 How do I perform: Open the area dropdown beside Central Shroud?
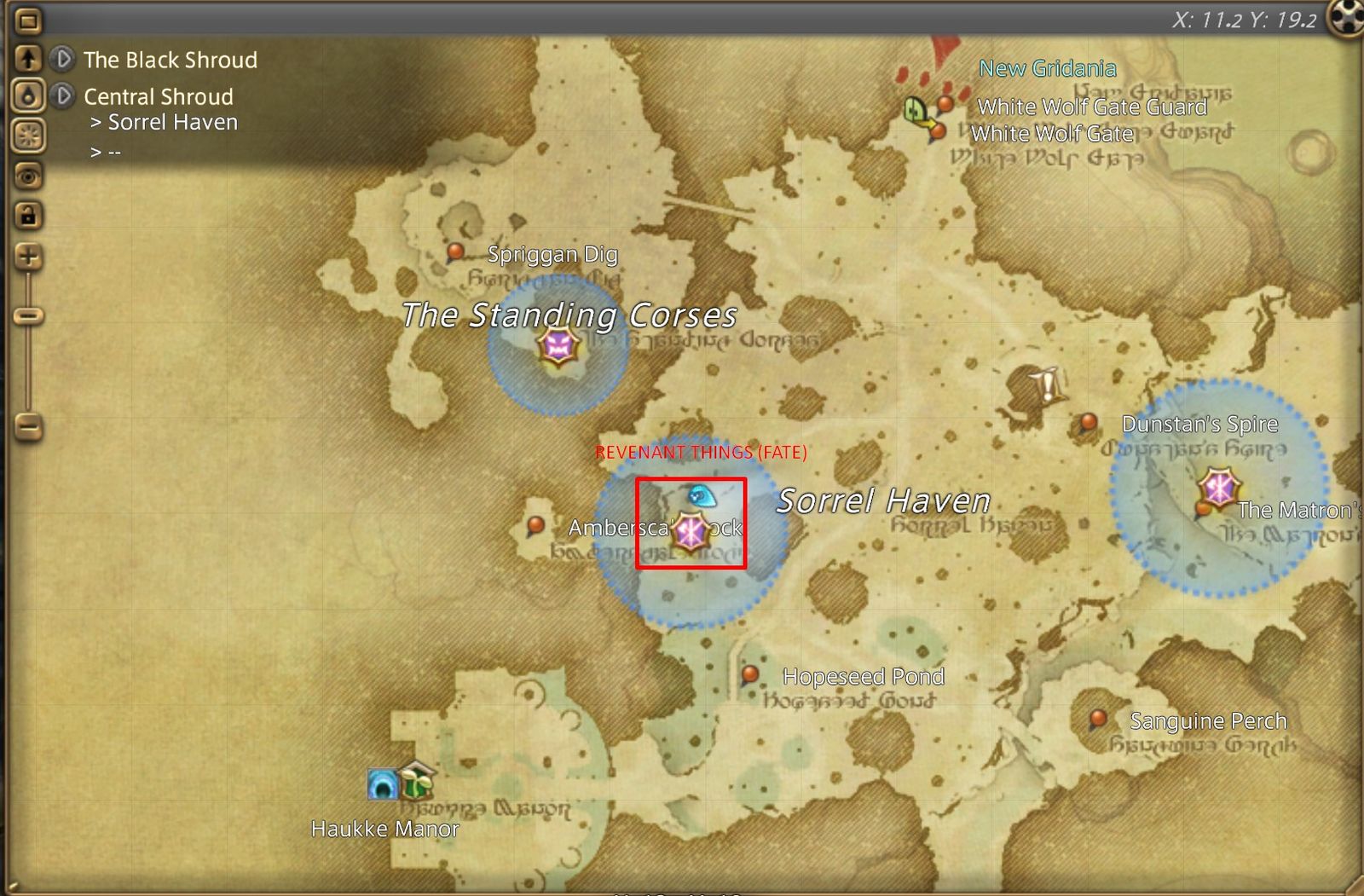[x=62, y=95]
